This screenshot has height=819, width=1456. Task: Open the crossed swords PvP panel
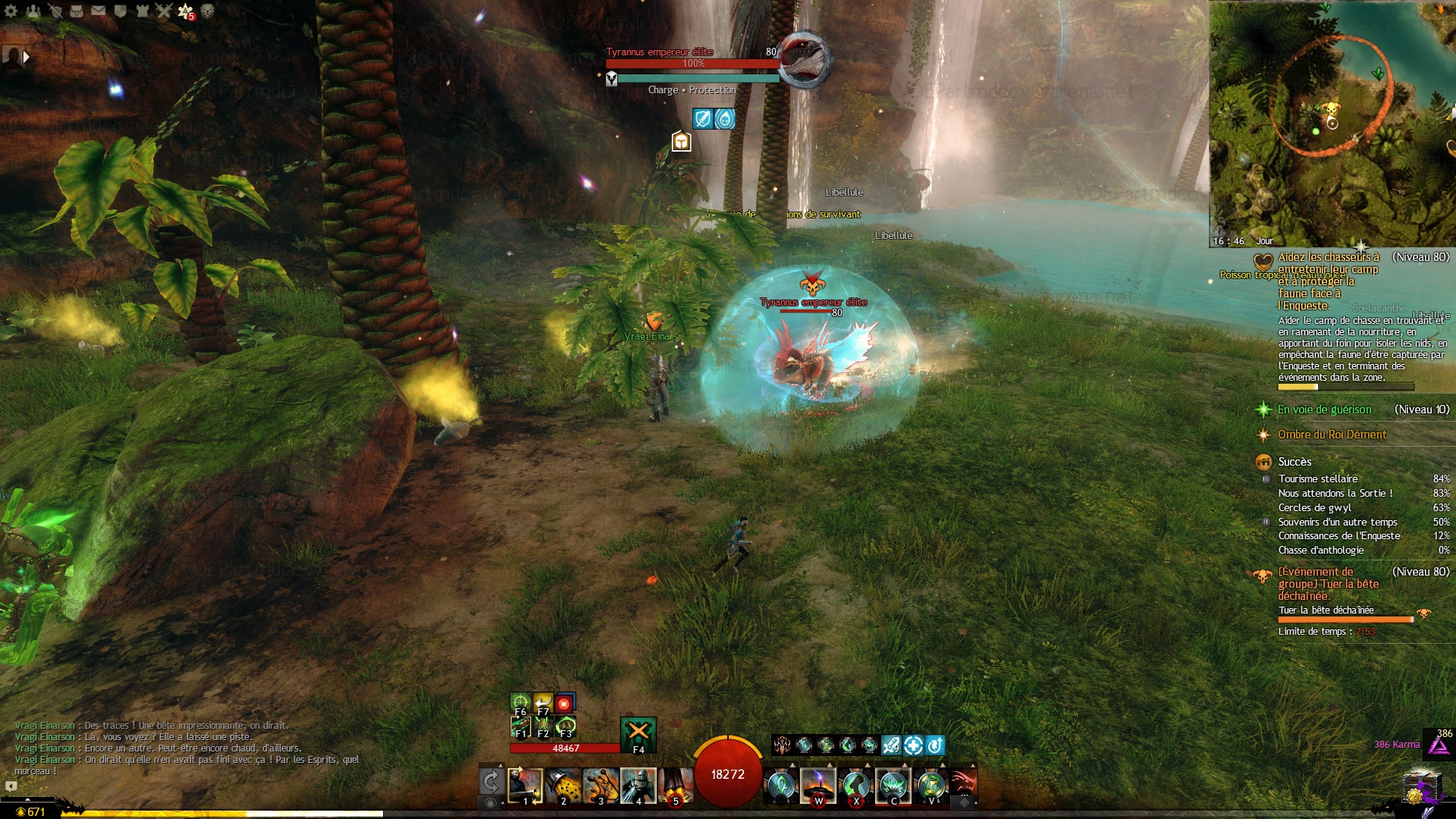coord(164,11)
